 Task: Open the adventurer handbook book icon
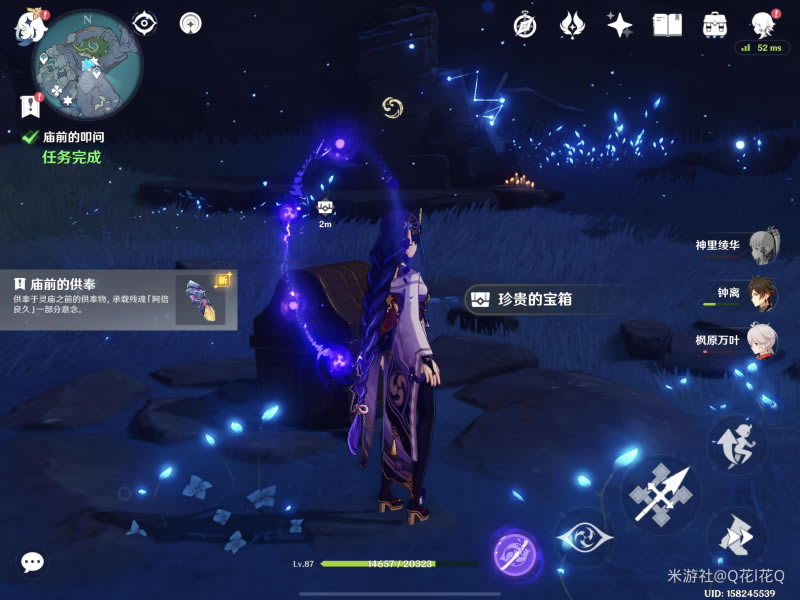667,25
